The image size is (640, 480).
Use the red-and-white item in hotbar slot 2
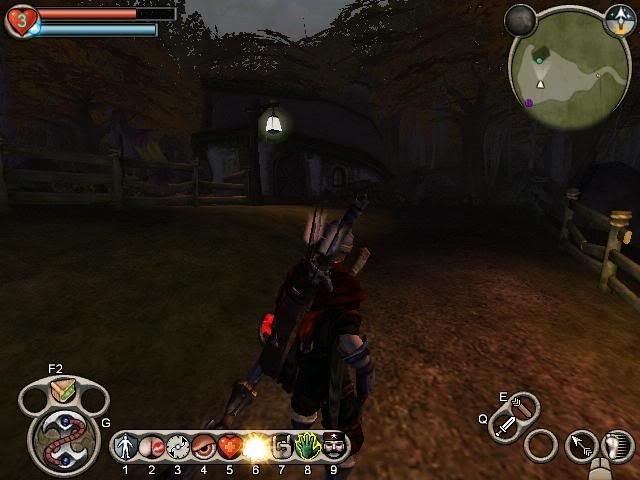click(152, 446)
